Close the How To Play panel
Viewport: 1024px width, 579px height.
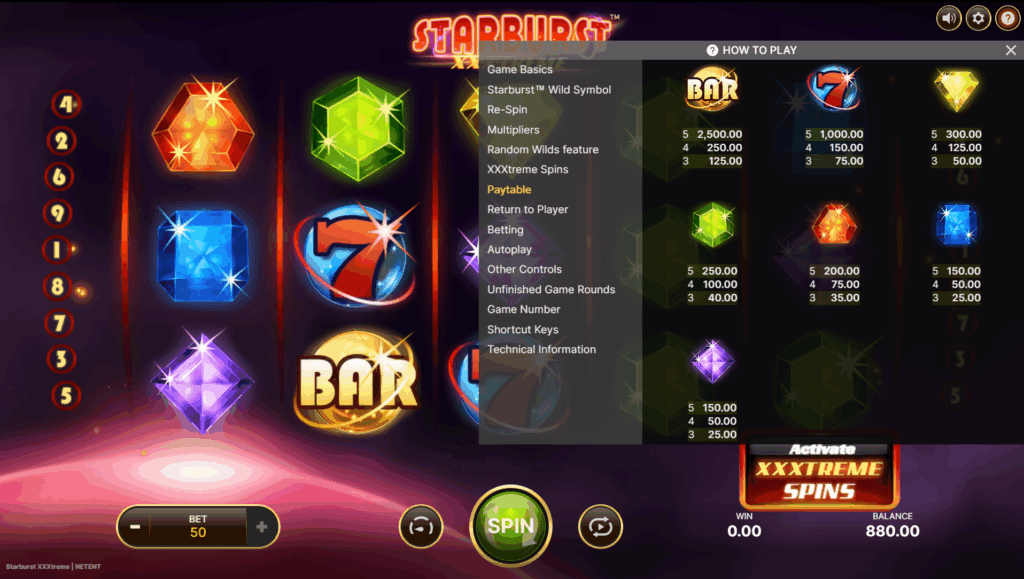click(x=1010, y=50)
